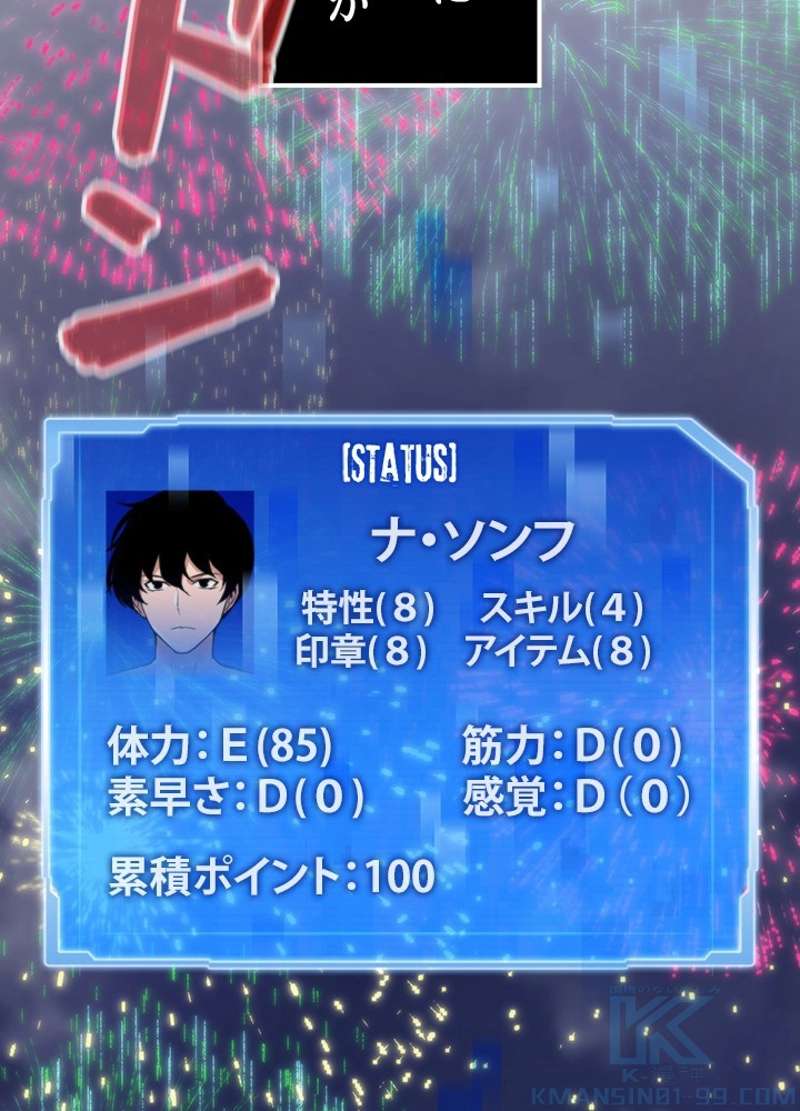Open the 特性(8) traits list
800x1111 pixels.
pos(368,607)
